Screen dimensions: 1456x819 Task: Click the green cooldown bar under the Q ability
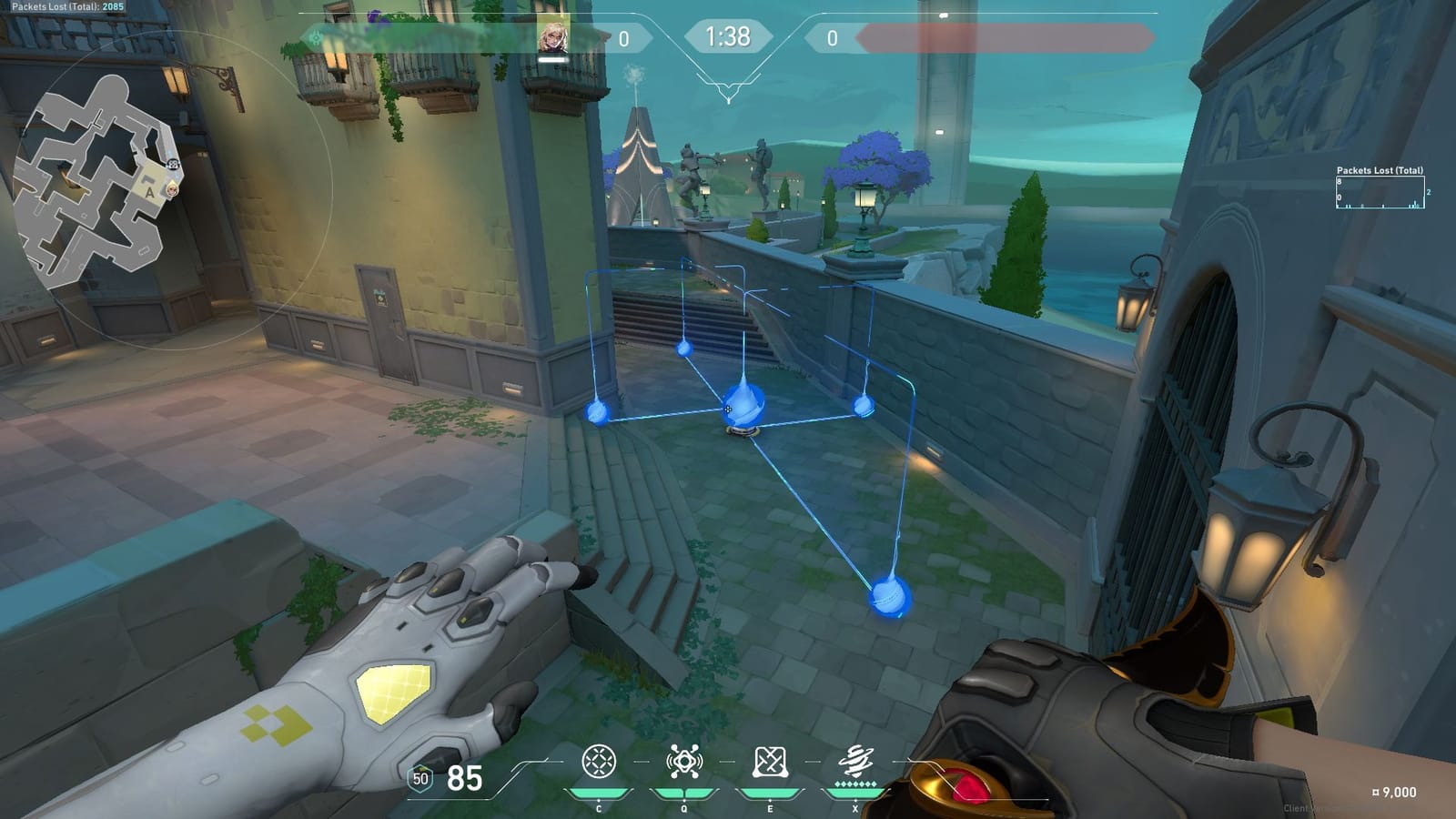(686, 793)
